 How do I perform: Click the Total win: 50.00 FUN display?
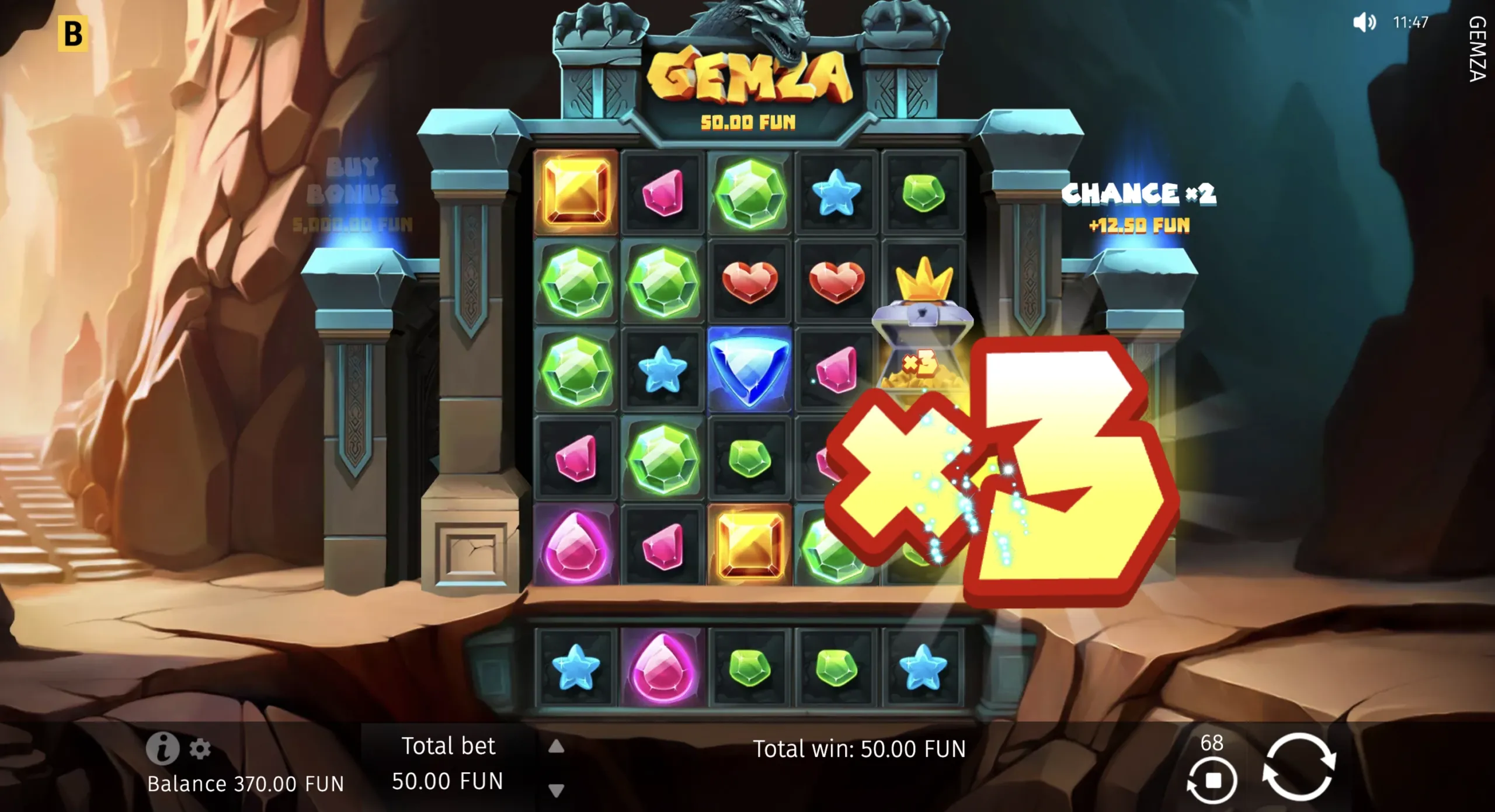[861, 749]
